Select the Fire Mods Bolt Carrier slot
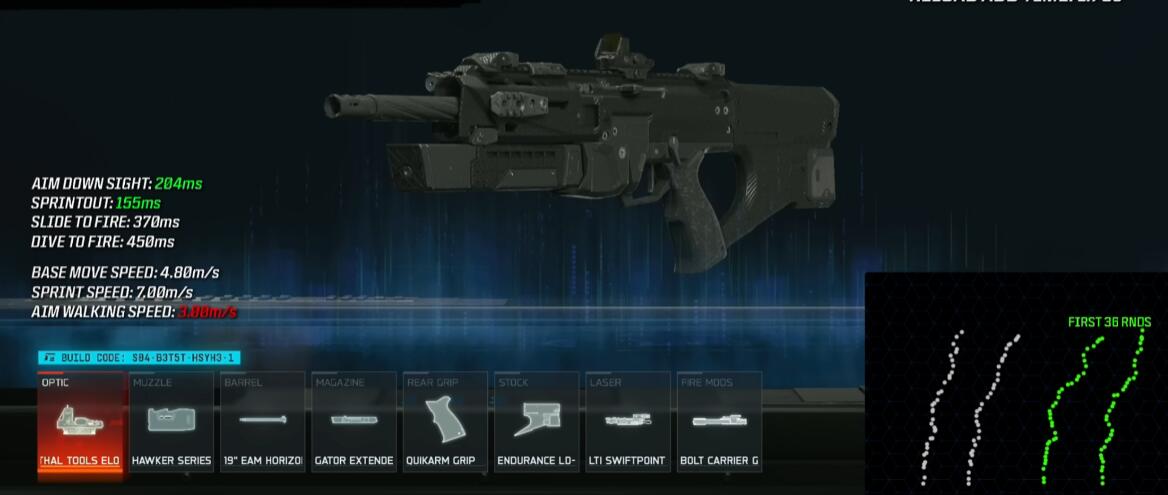This screenshot has height=495, width=1168. click(719, 422)
